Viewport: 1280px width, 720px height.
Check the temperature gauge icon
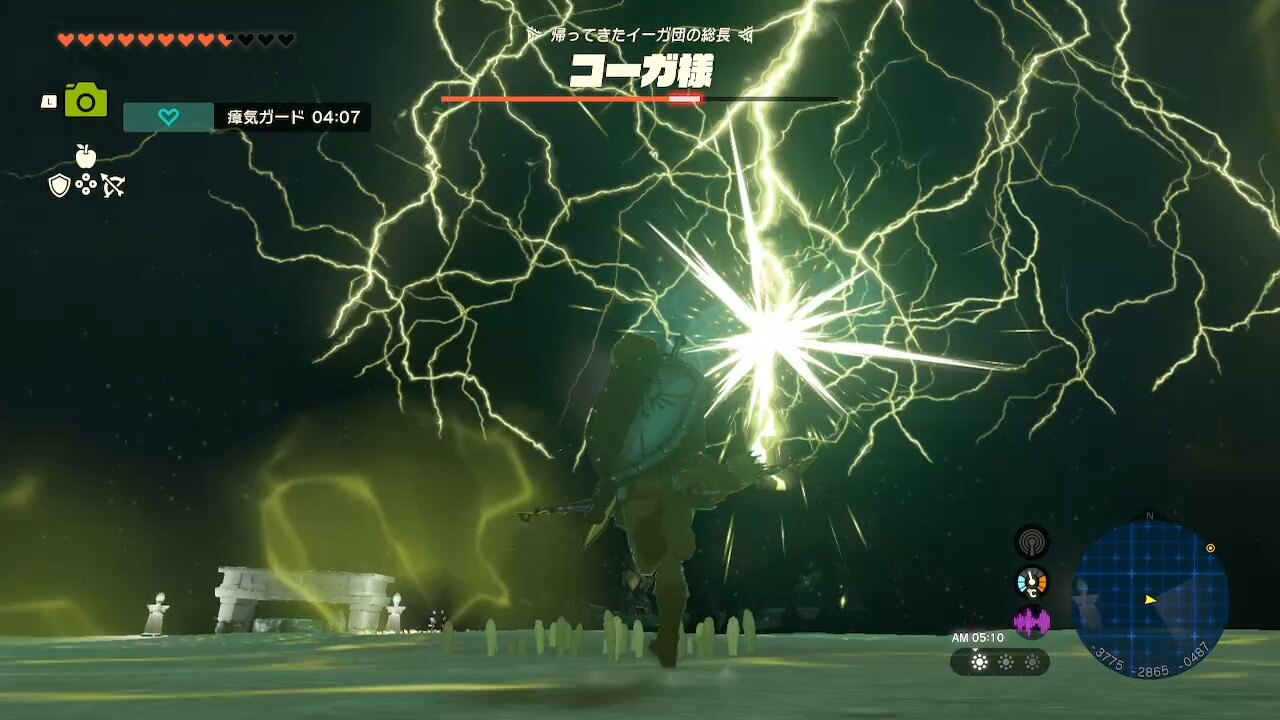[1031, 582]
